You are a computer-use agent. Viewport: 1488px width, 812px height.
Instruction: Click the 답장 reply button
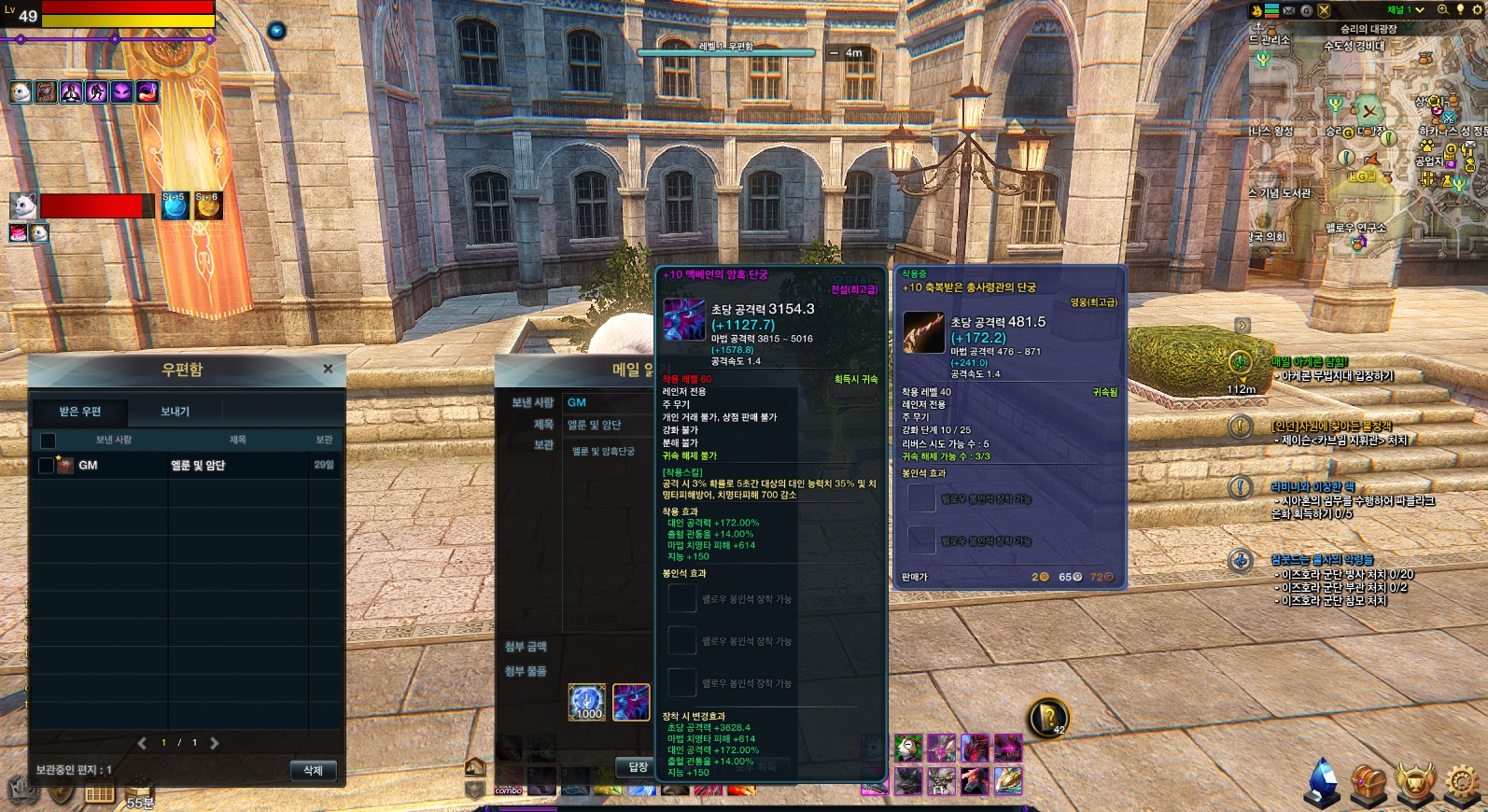coord(638,767)
